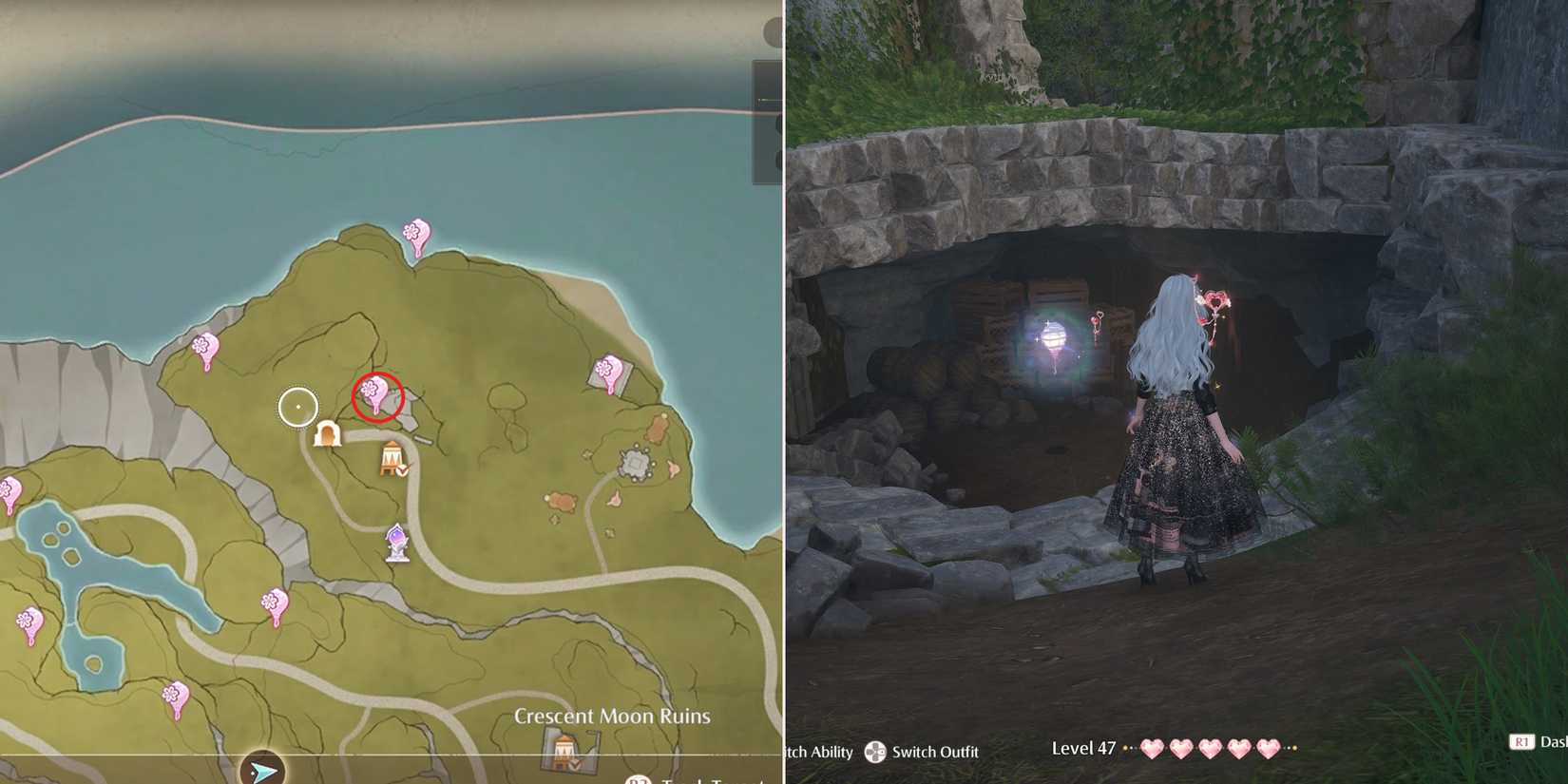This screenshot has height=784, width=1568.
Task: Select the Switch Ability prompt
Action: click(x=819, y=752)
